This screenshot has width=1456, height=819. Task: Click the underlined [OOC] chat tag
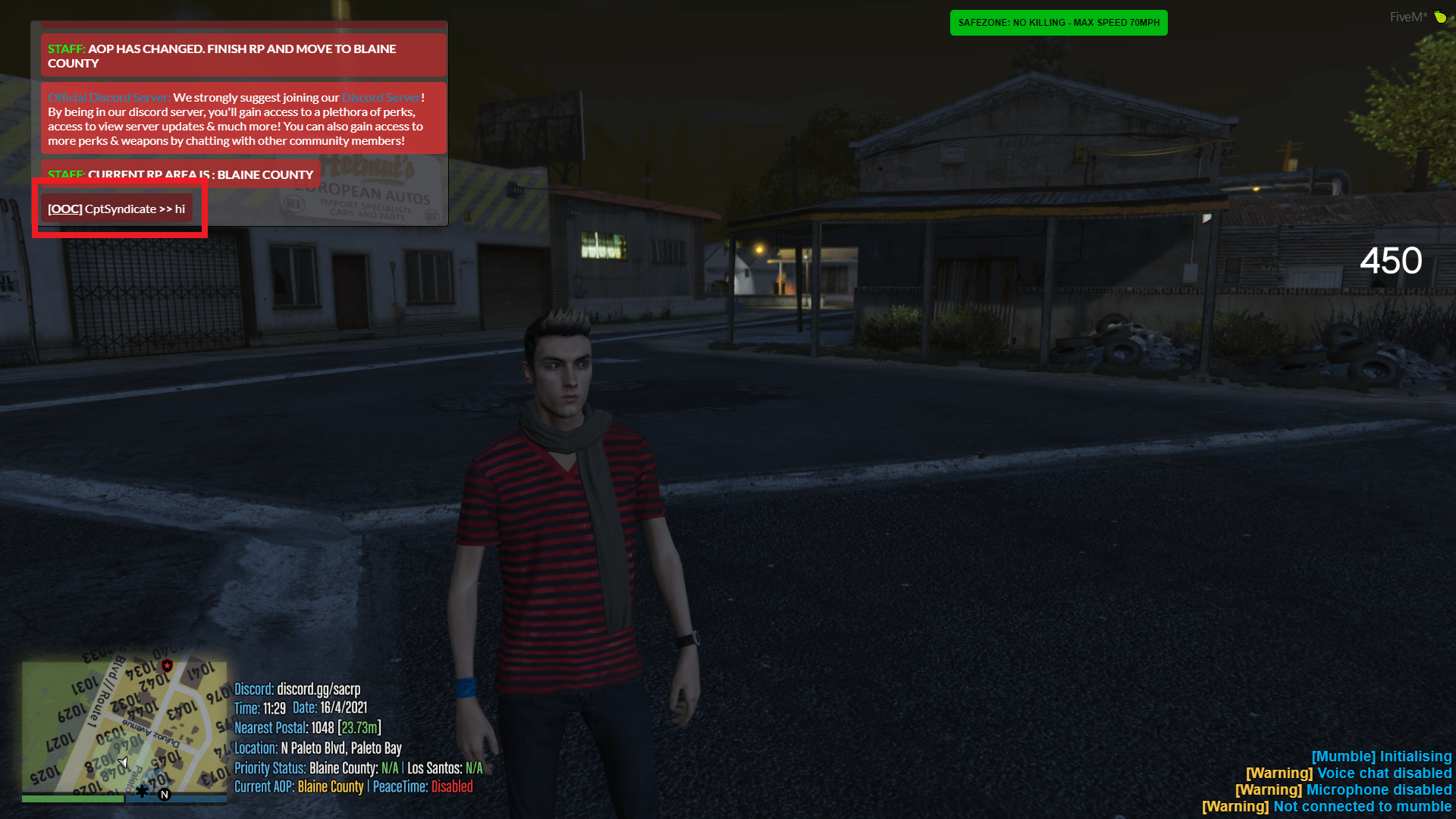point(64,209)
